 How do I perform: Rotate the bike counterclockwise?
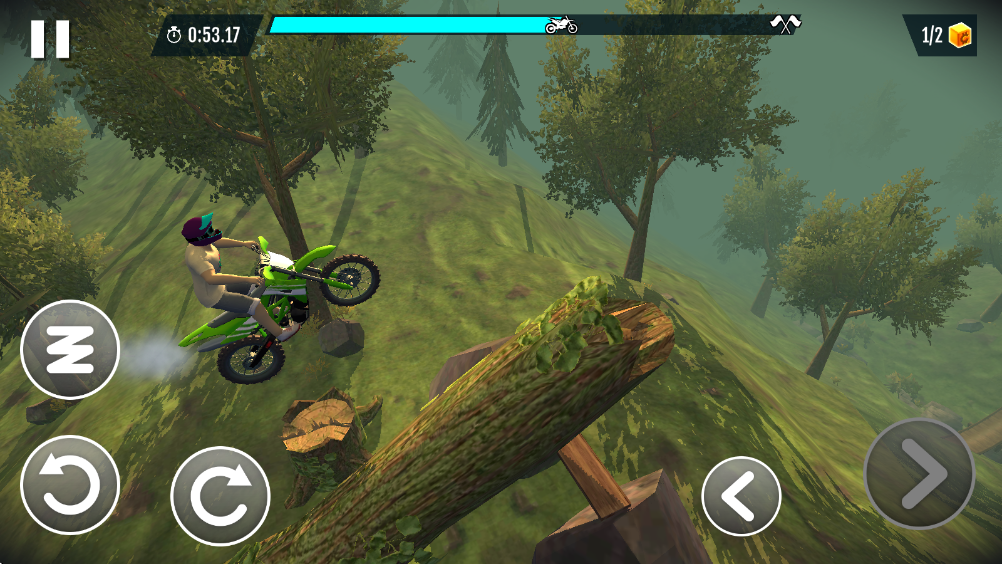coord(70,486)
